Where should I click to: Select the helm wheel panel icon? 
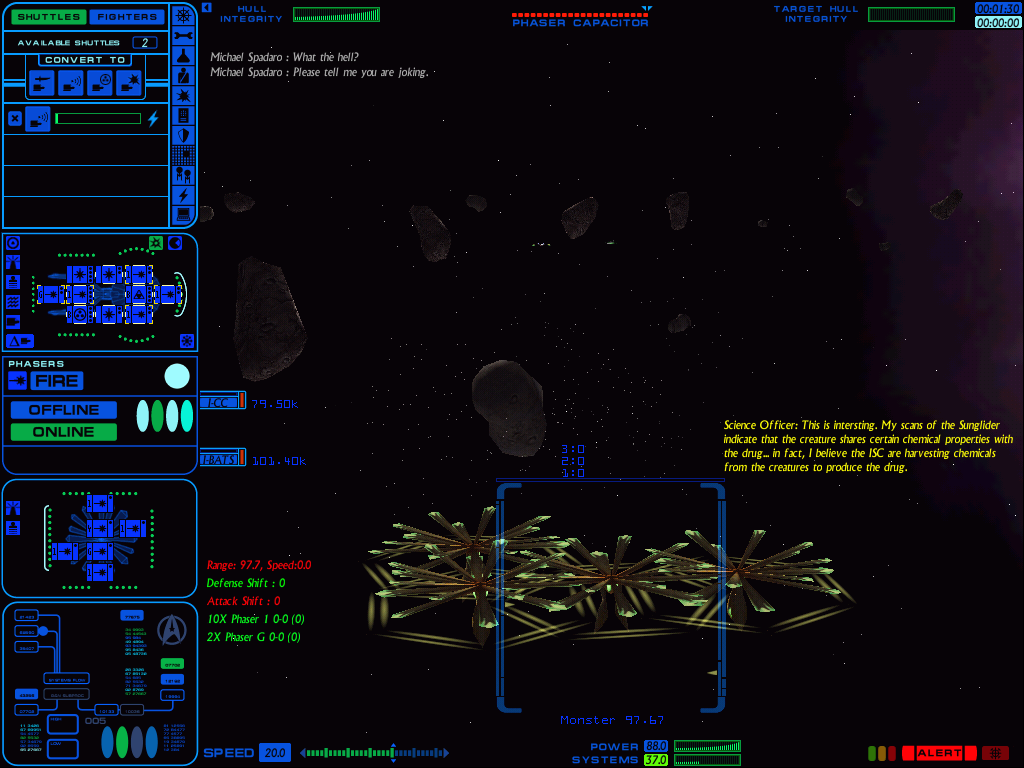[x=183, y=14]
